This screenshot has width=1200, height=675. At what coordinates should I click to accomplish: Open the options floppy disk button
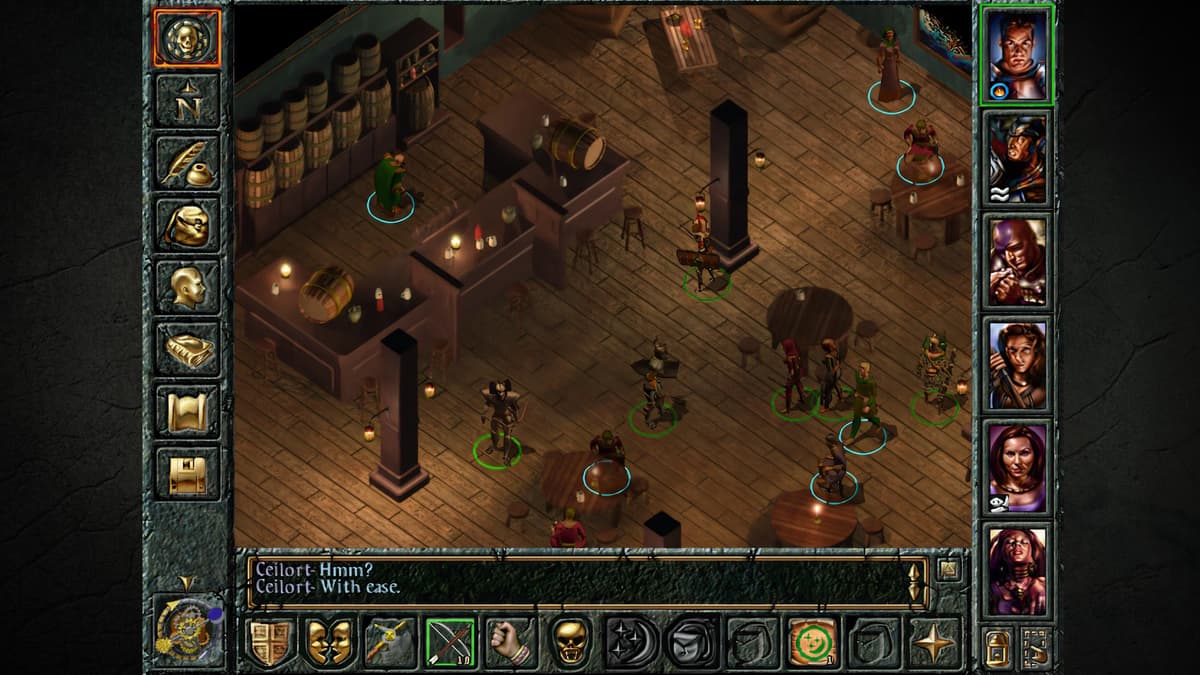tap(187, 472)
